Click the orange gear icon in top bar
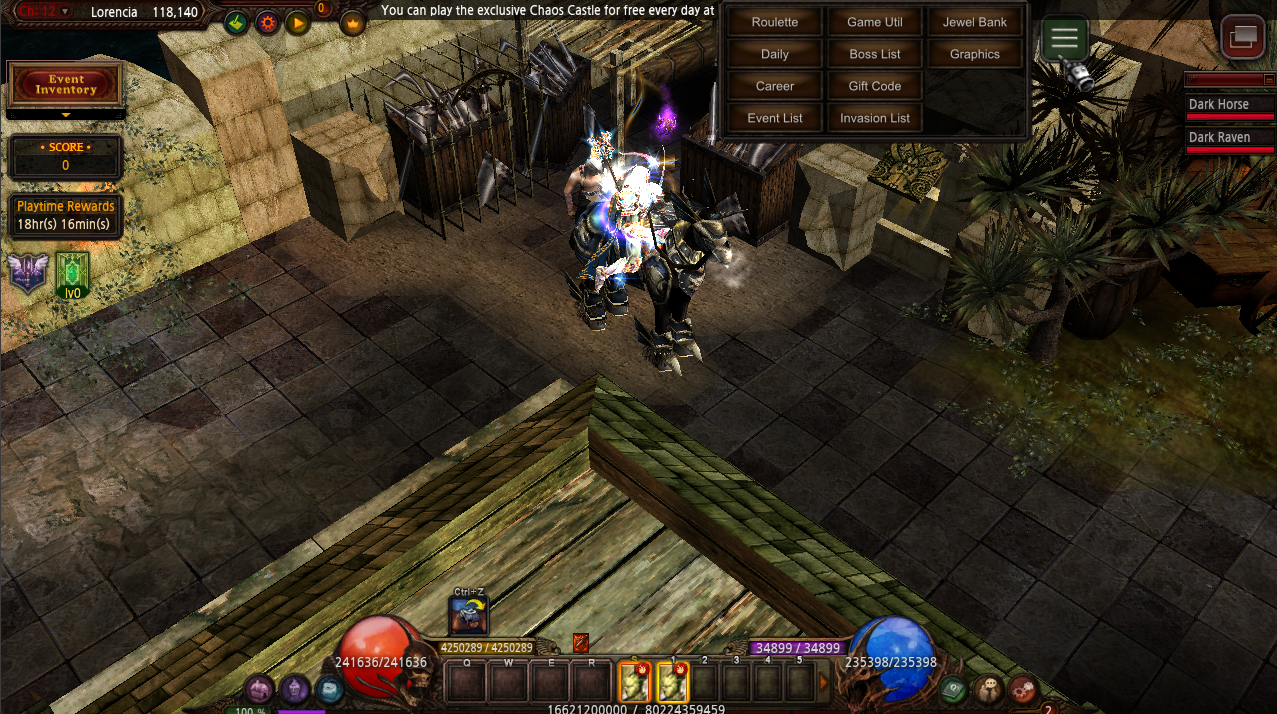This screenshot has height=714, width=1277. (x=267, y=22)
